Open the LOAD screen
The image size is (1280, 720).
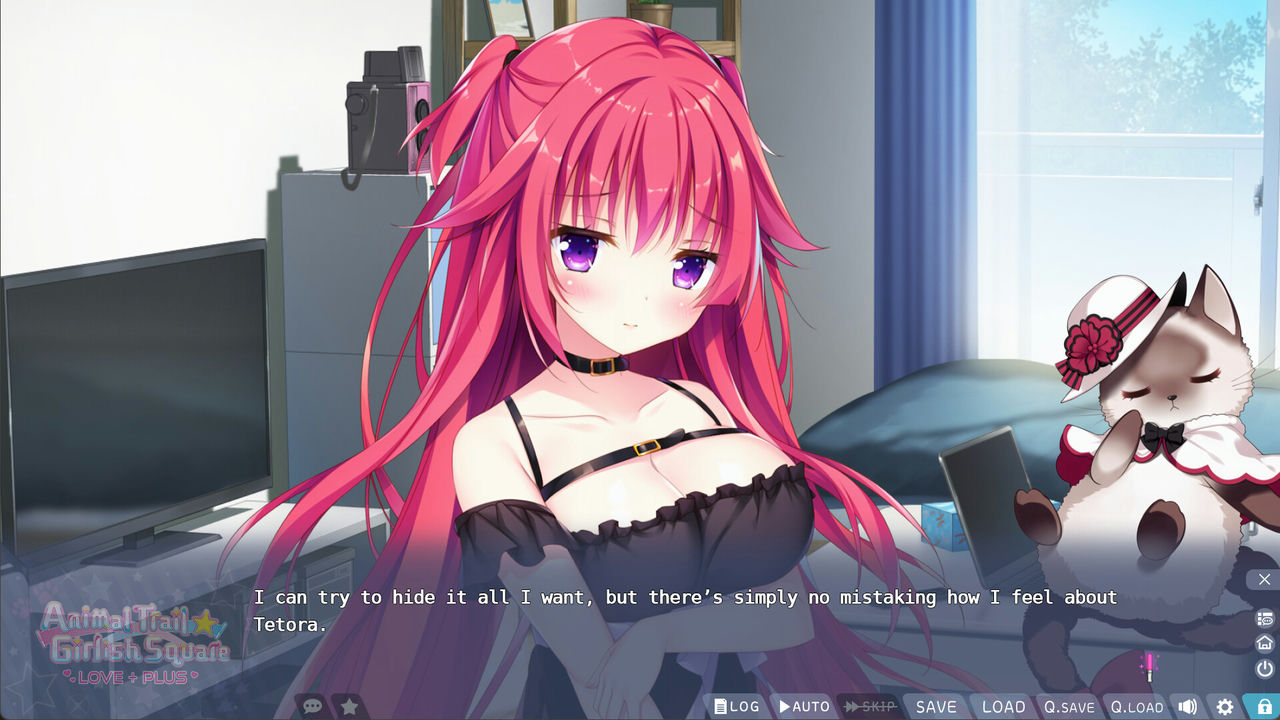point(1002,706)
